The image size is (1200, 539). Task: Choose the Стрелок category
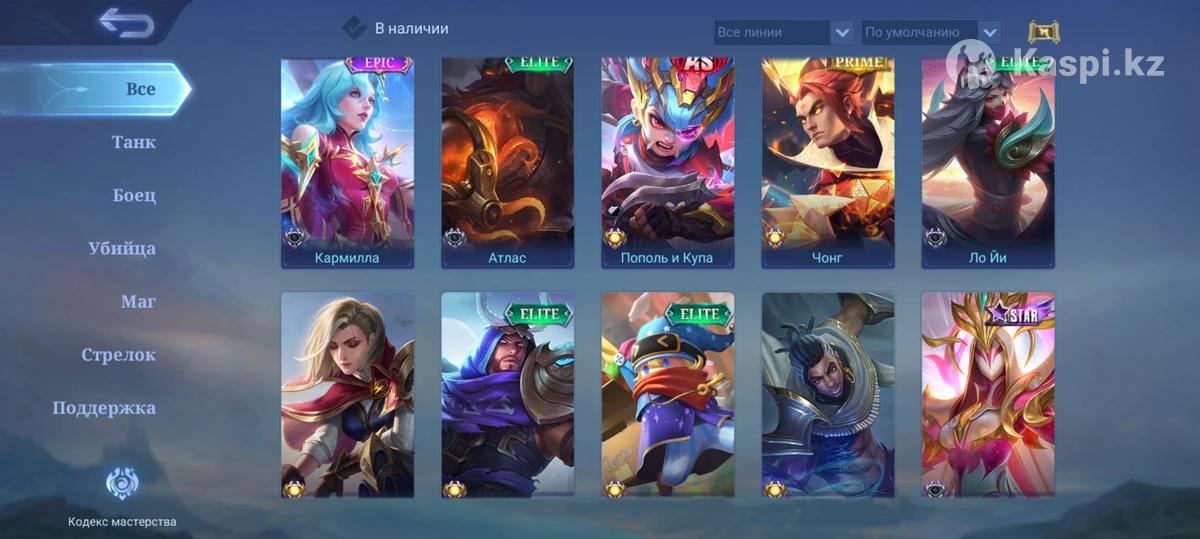(119, 355)
